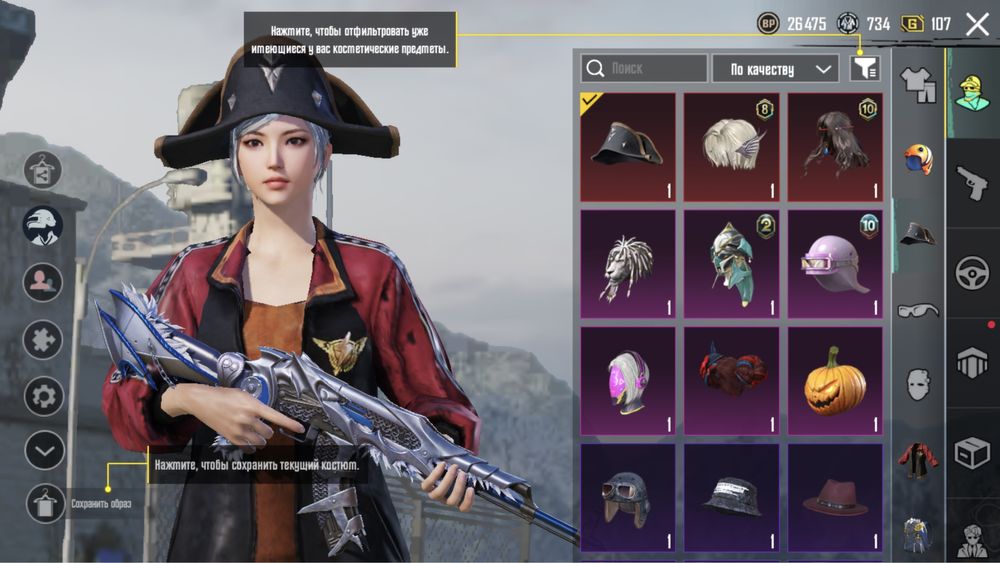Select the pink helmet with goggles
Image resolution: width=1000 pixels, height=563 pixels.
point(835,264)
